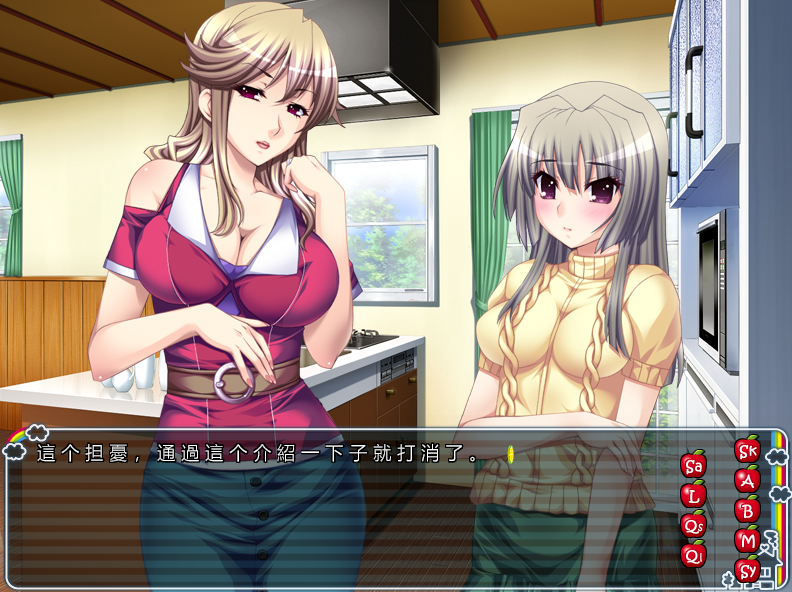Open the backlog via the B apple
Screen dimensions: 792x592
747,510
